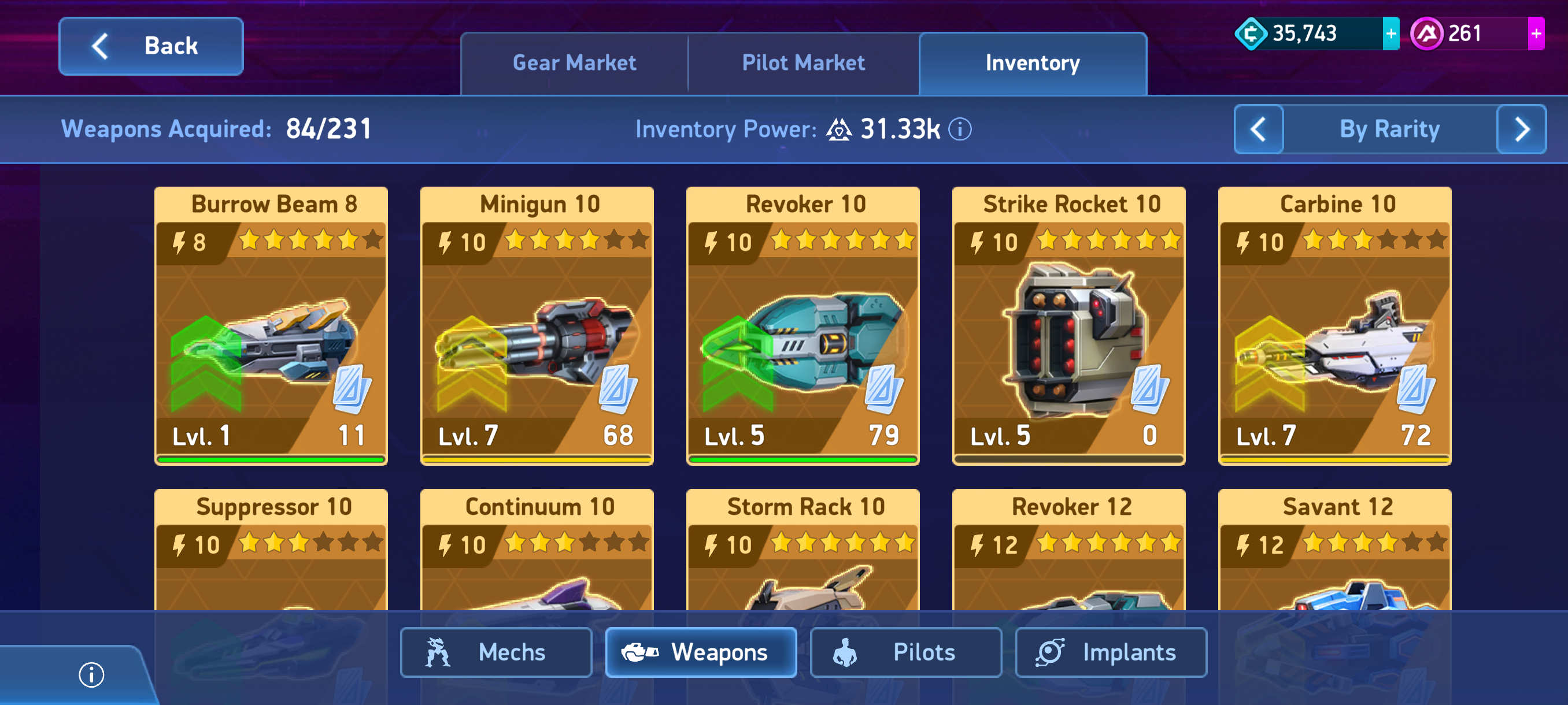This screenshot has height=705, width=1568.
Task: View the Implants category
Action: click(x=1111, y=652)
